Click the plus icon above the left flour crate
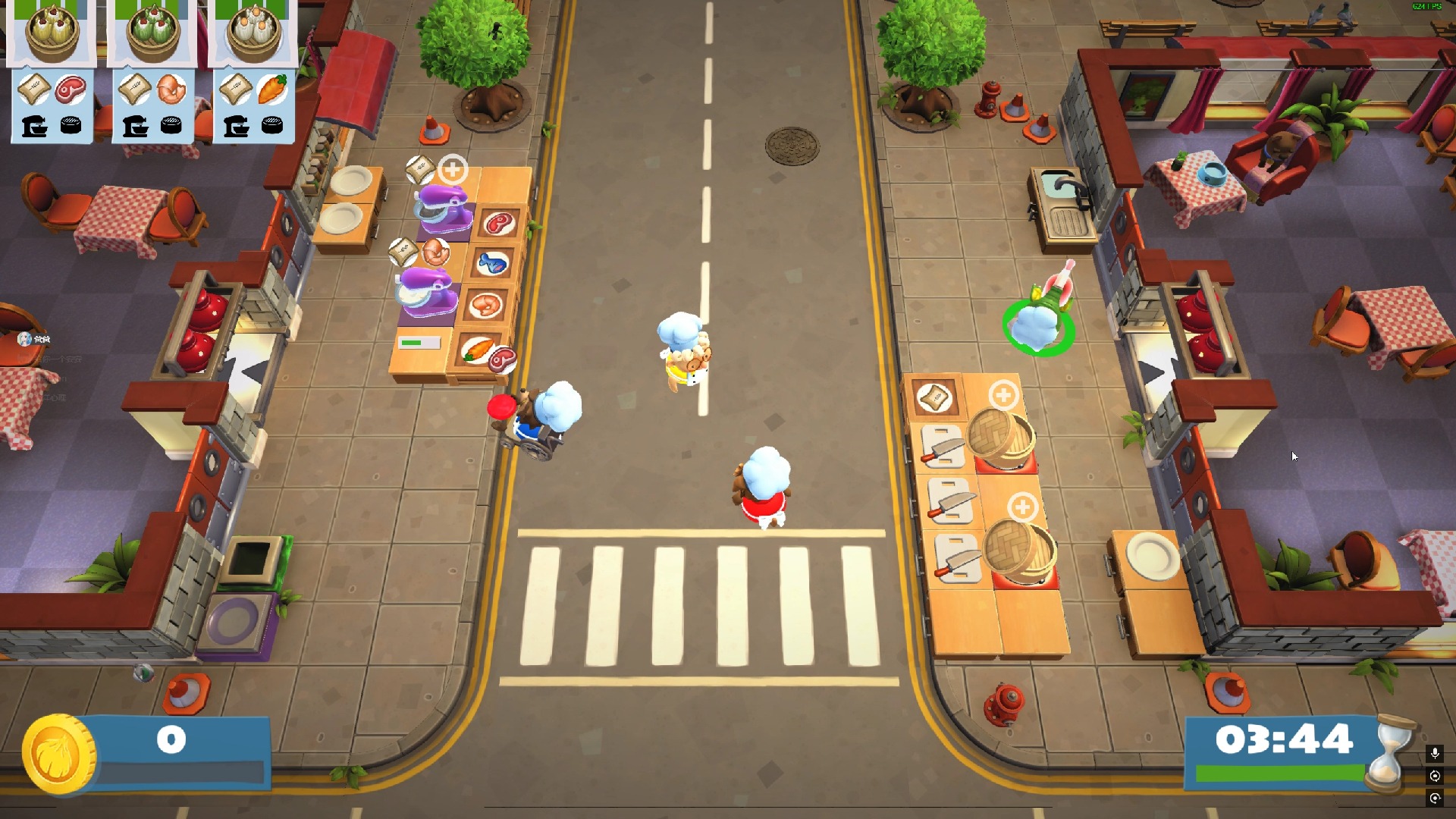Viewport: 1456px width, 819px height. pos(453,171)
